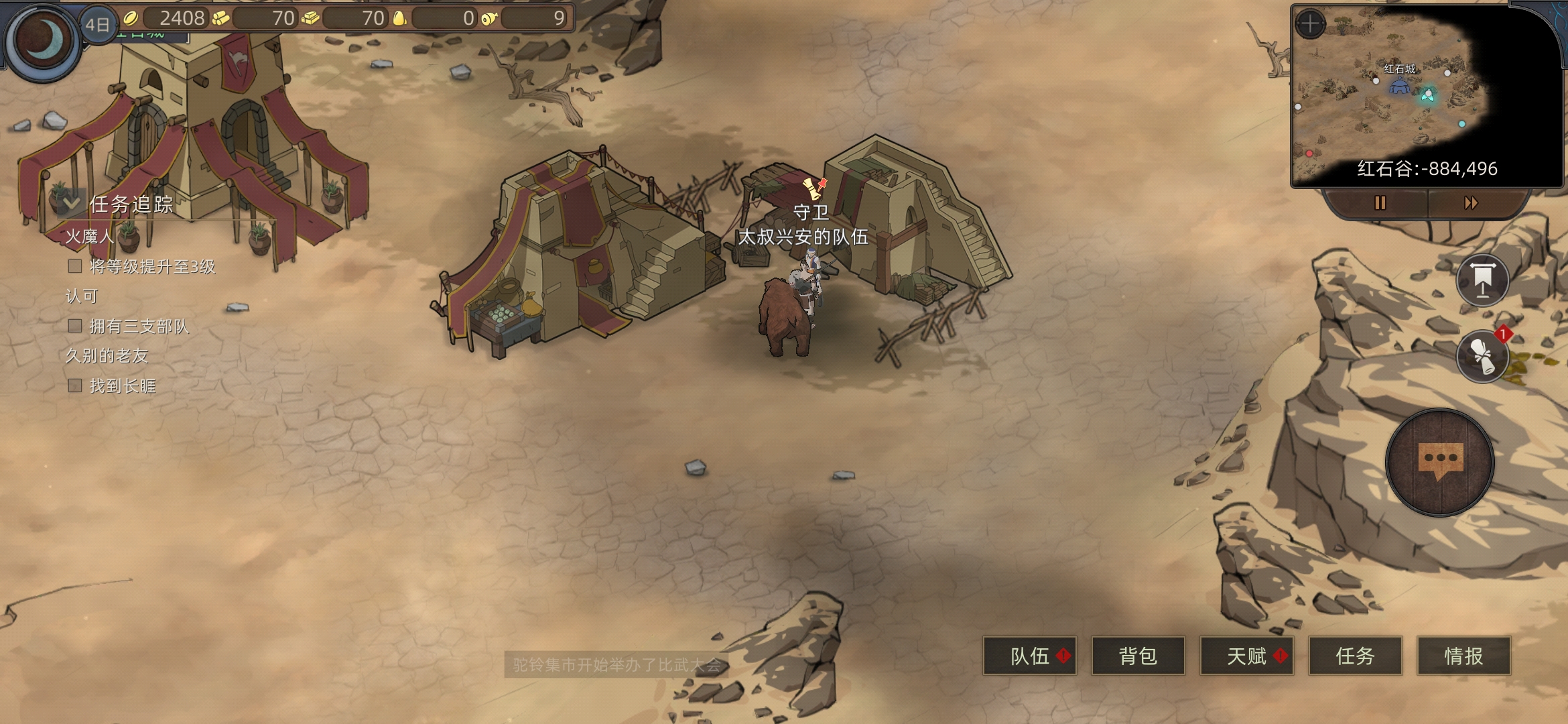
Task: Open the scroll icon with red notification
Action: point(1482,355)
